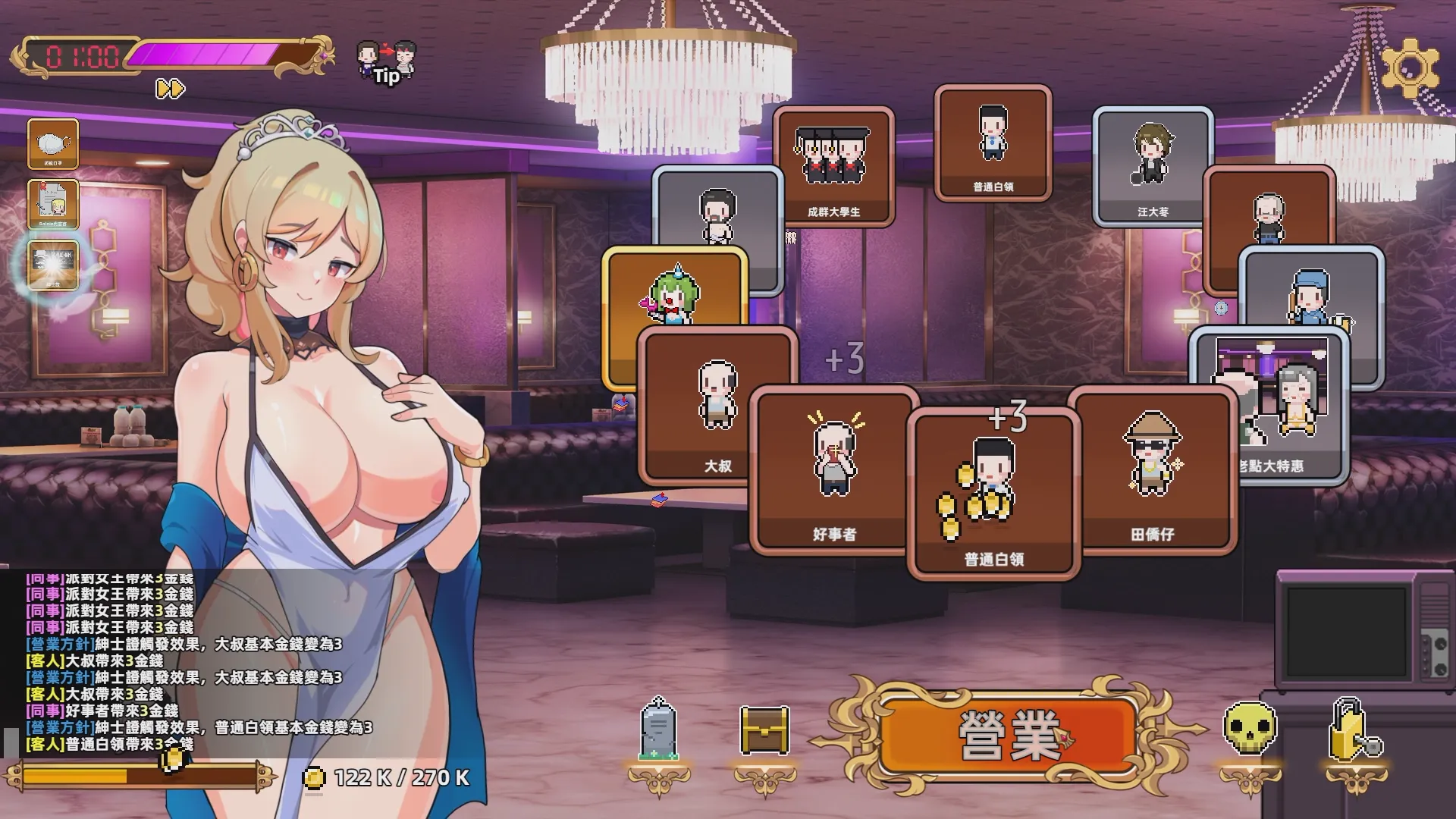Viewport: 1456px width, 819px height.
Task: Open the Tip guide icon
Action: [386, 62]
